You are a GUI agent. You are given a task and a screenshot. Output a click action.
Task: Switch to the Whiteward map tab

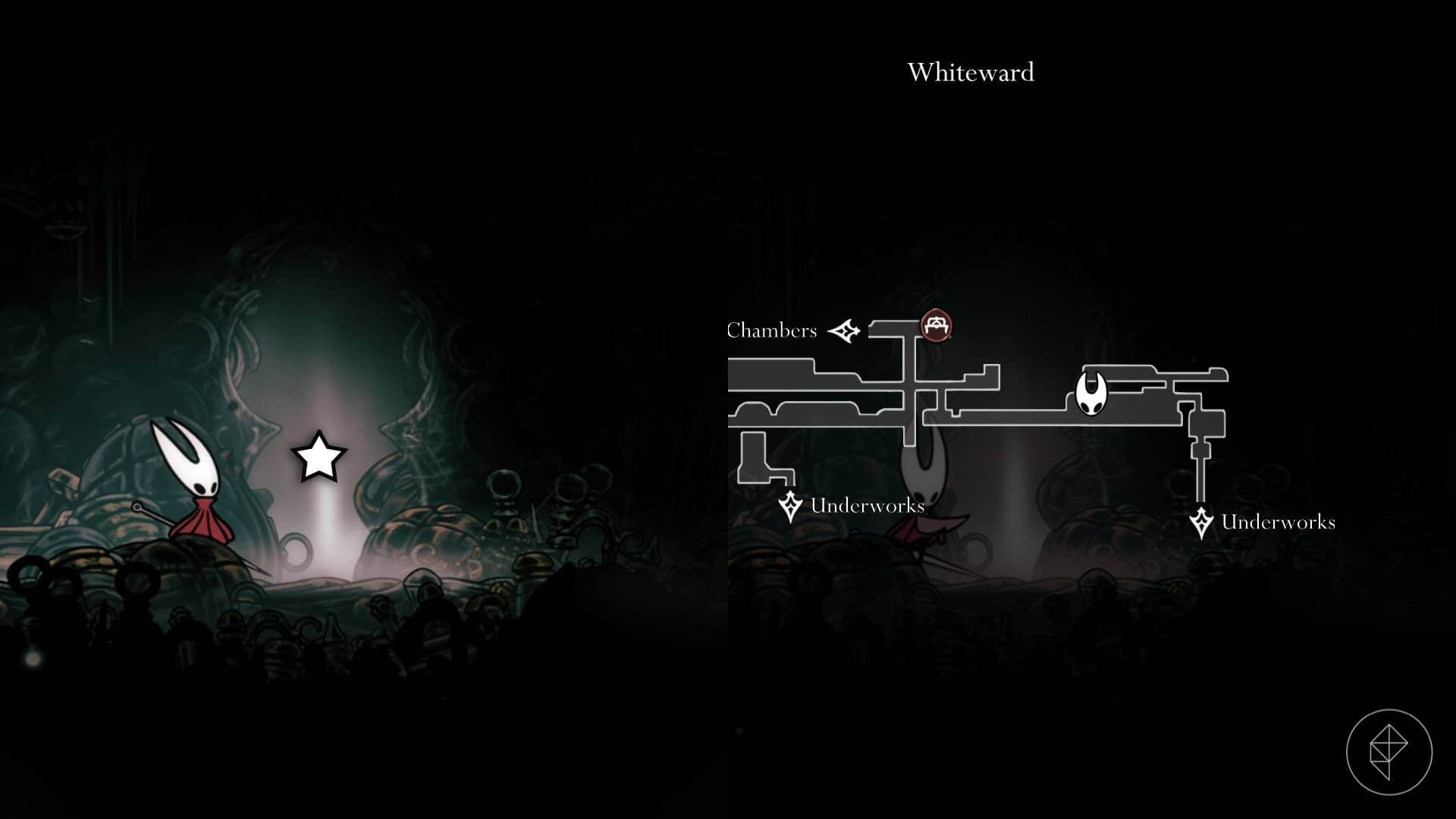(x=970, y=72)
